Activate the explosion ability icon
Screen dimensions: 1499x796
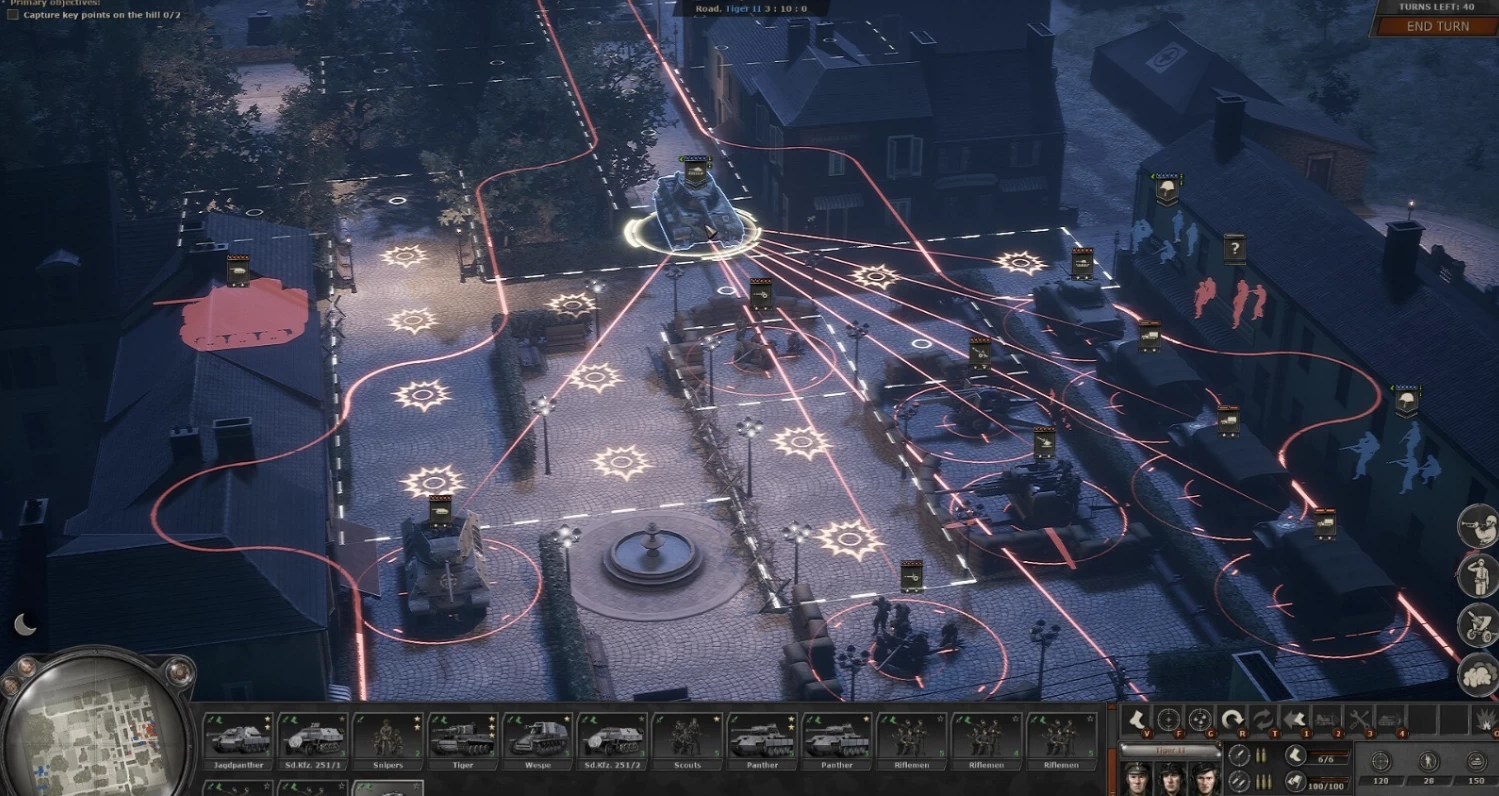pos(1482,719)
